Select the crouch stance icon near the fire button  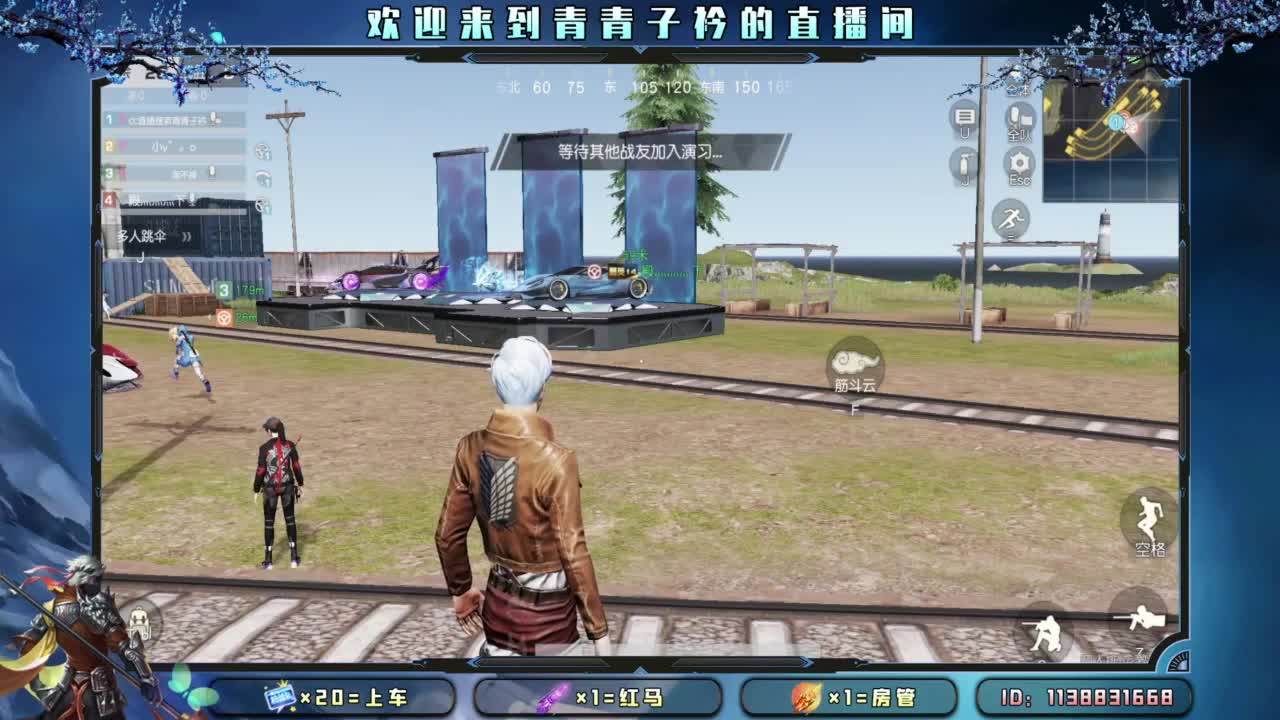[1047, 632]
